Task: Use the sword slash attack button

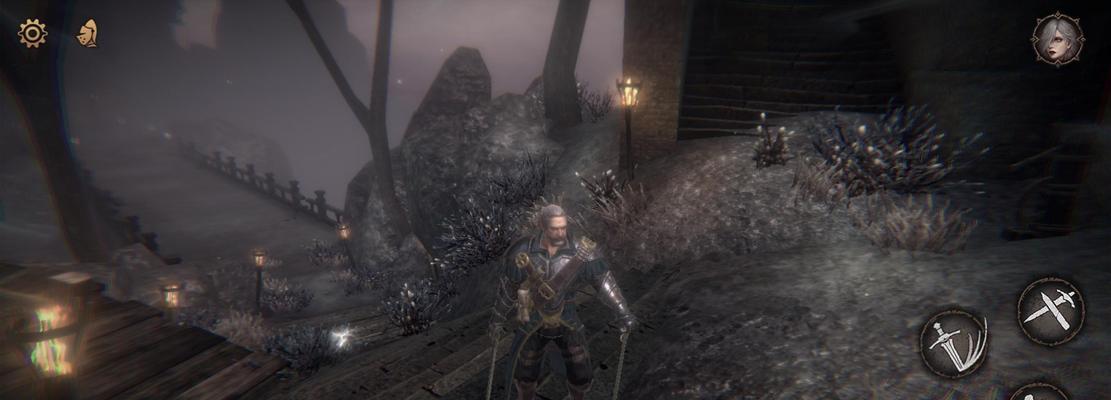Action: 953,343
